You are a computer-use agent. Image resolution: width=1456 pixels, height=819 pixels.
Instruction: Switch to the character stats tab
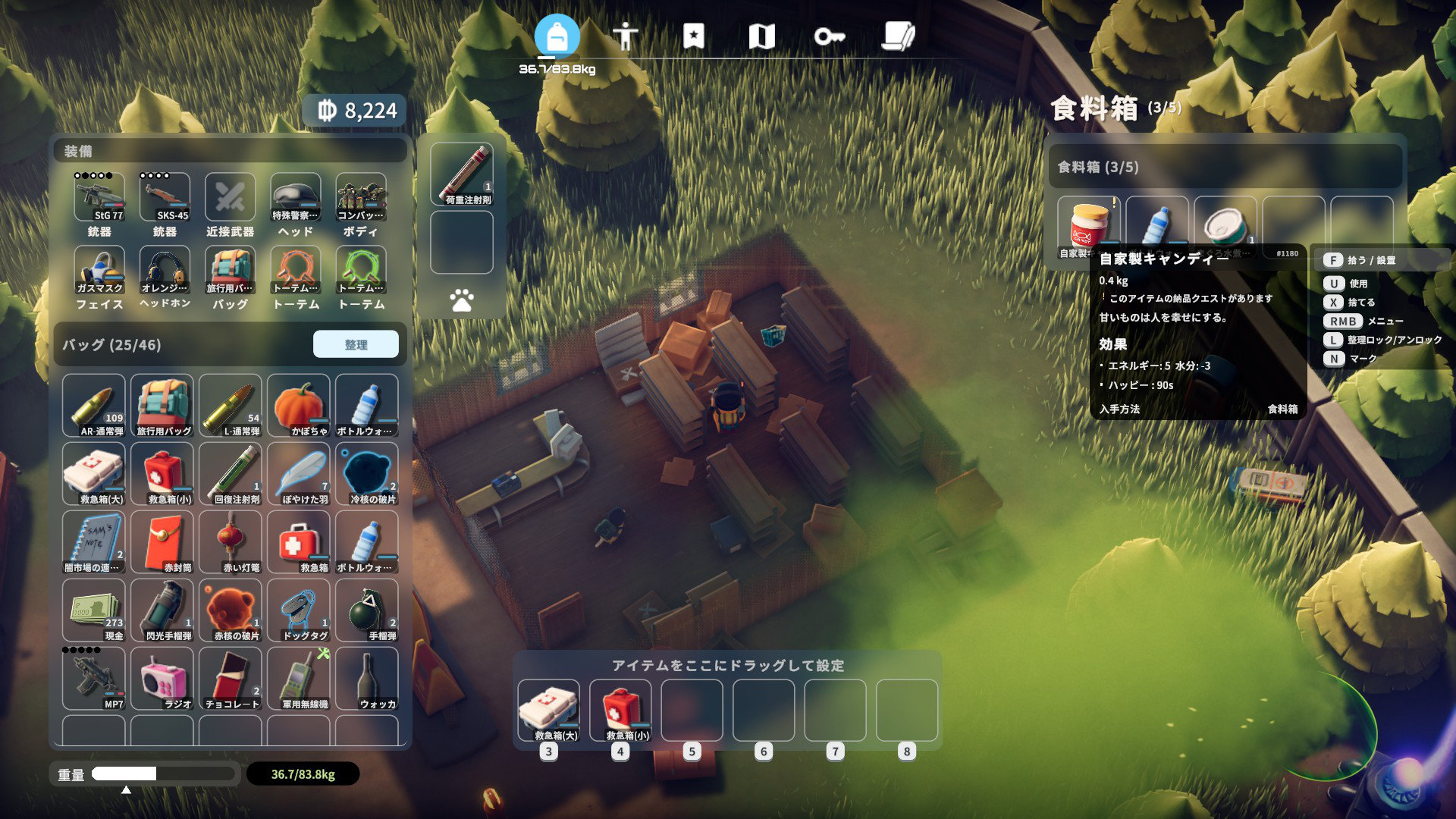625,36
